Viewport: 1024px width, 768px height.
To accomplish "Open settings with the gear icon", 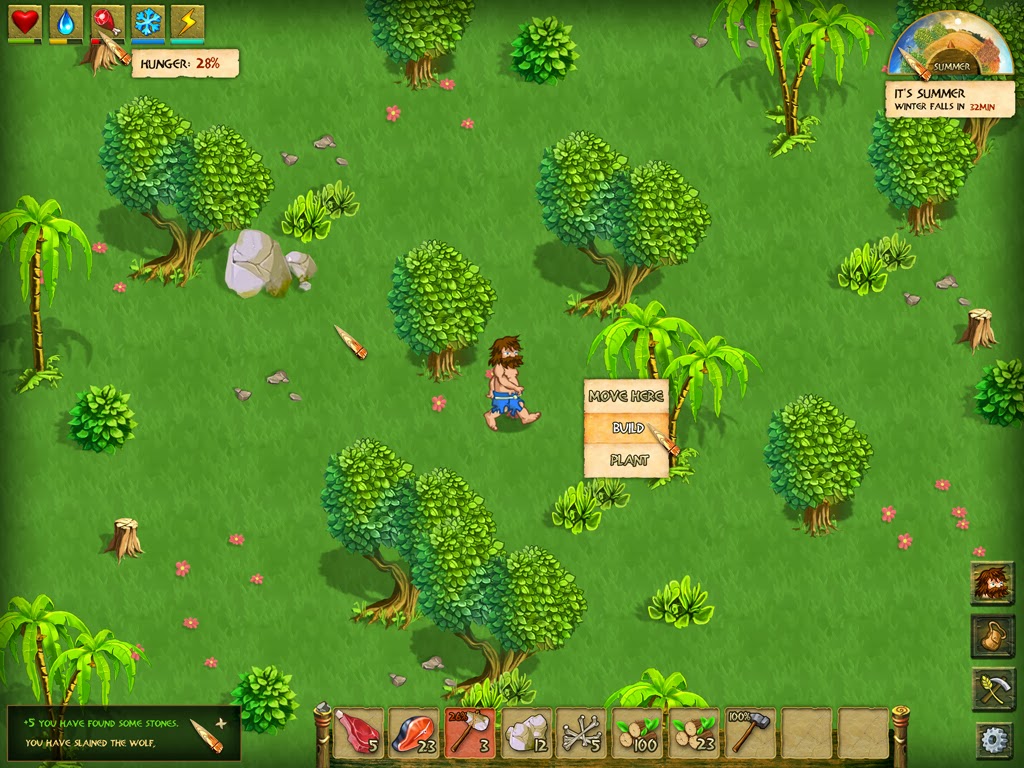I will tap(993, 739).
